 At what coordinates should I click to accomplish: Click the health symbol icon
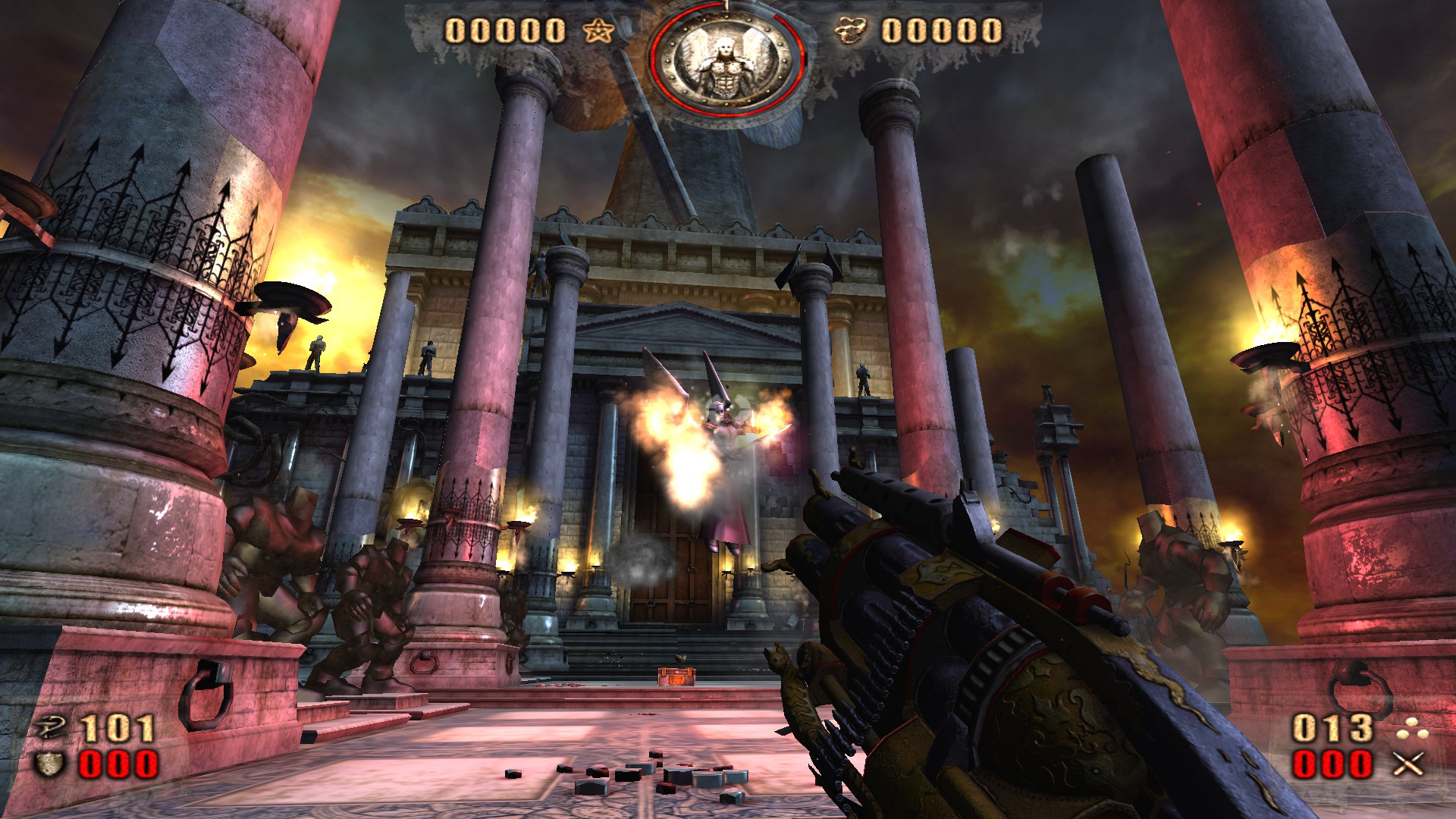pyautogui.click(x=52, y=729)
